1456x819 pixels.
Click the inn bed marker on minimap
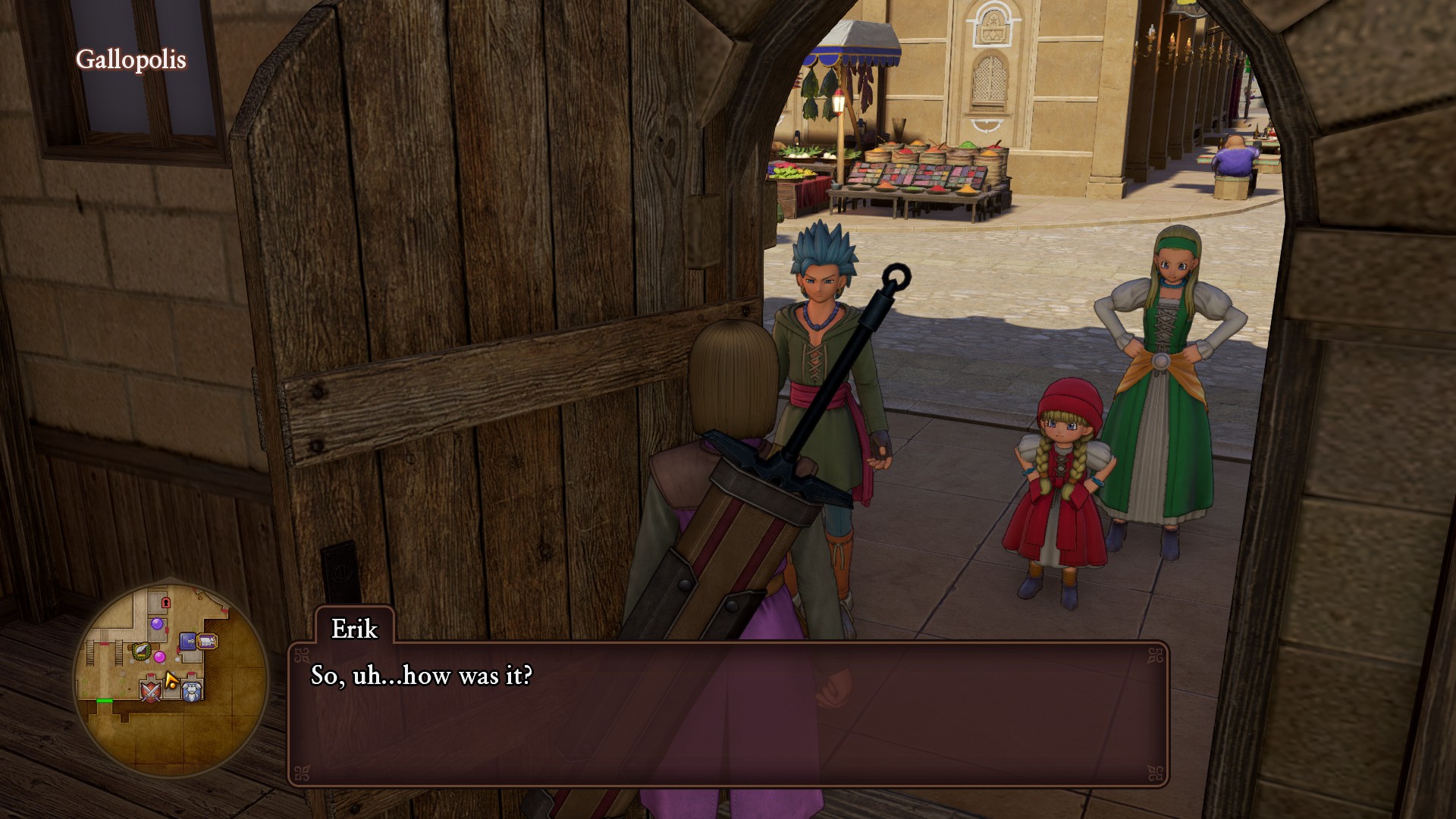tap(207, 642)
